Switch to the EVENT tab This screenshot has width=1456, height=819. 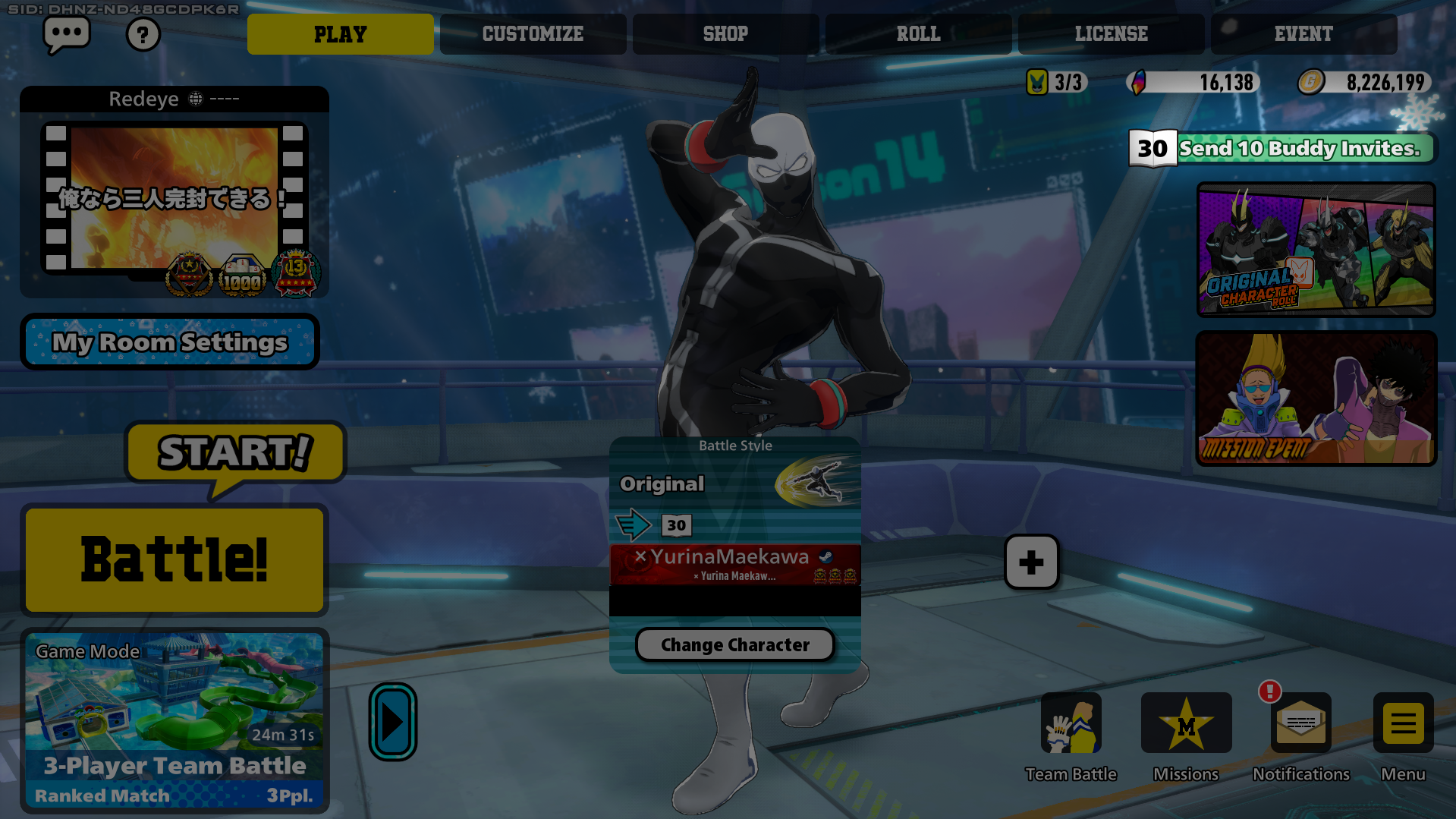(1303, 34)
